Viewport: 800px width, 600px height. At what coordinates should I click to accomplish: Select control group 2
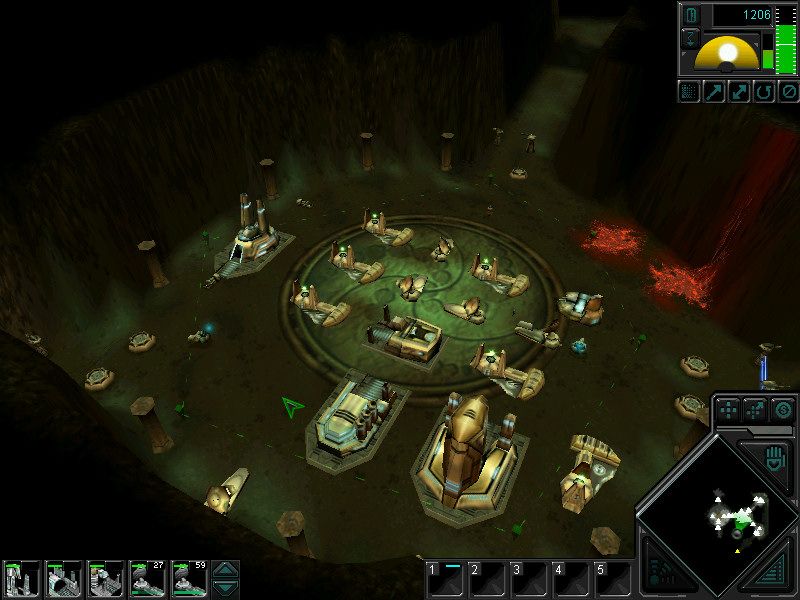[487, 578]
